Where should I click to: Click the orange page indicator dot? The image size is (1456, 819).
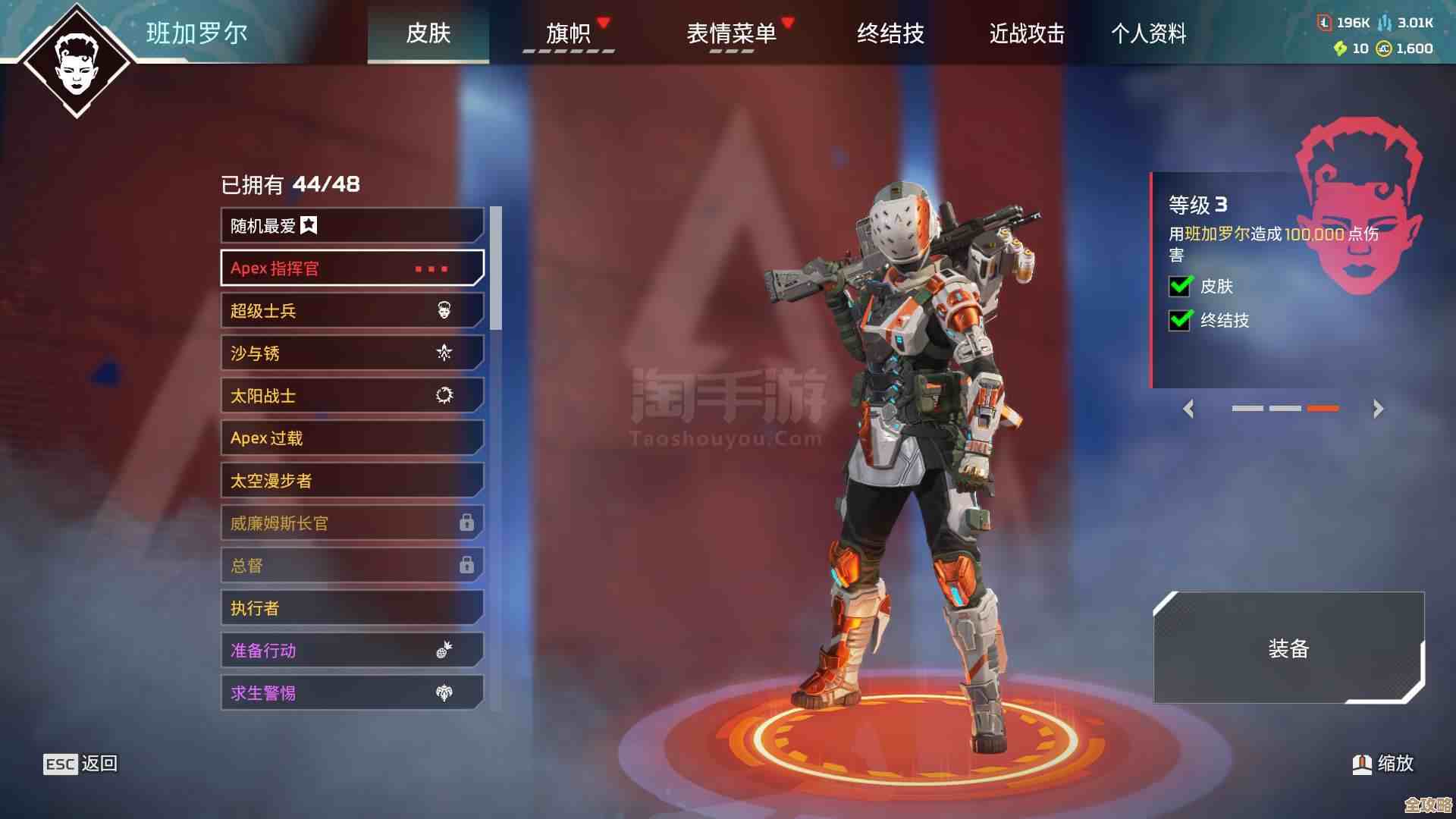pos(1323,407)
